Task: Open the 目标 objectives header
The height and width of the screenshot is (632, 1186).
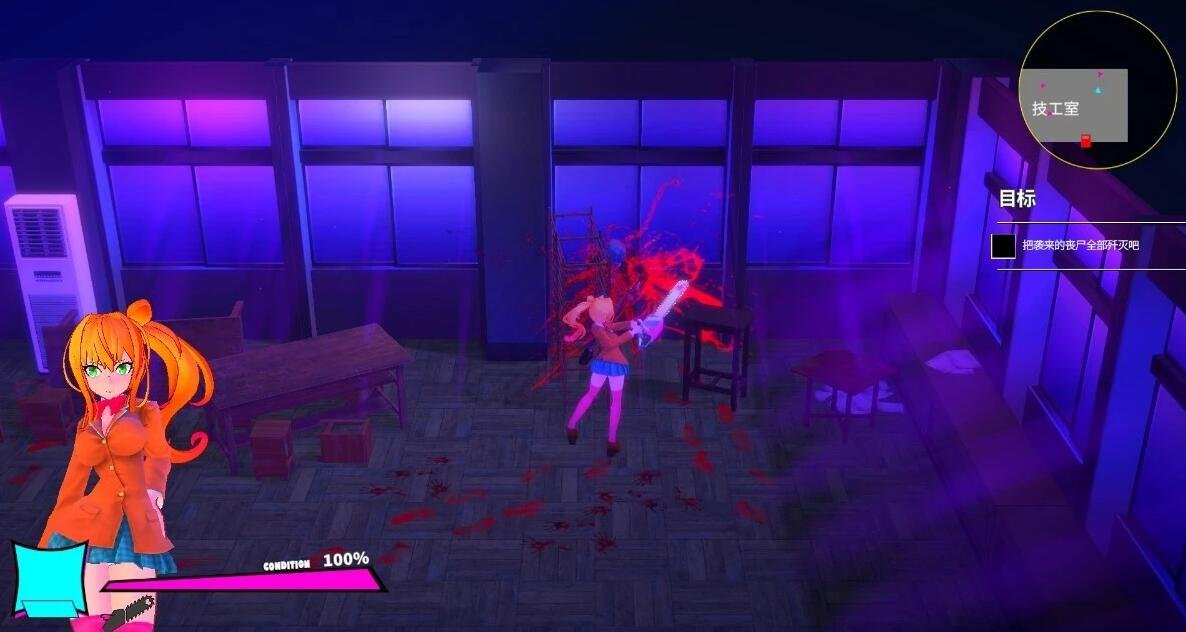Action: click(x=1017, y=199)
